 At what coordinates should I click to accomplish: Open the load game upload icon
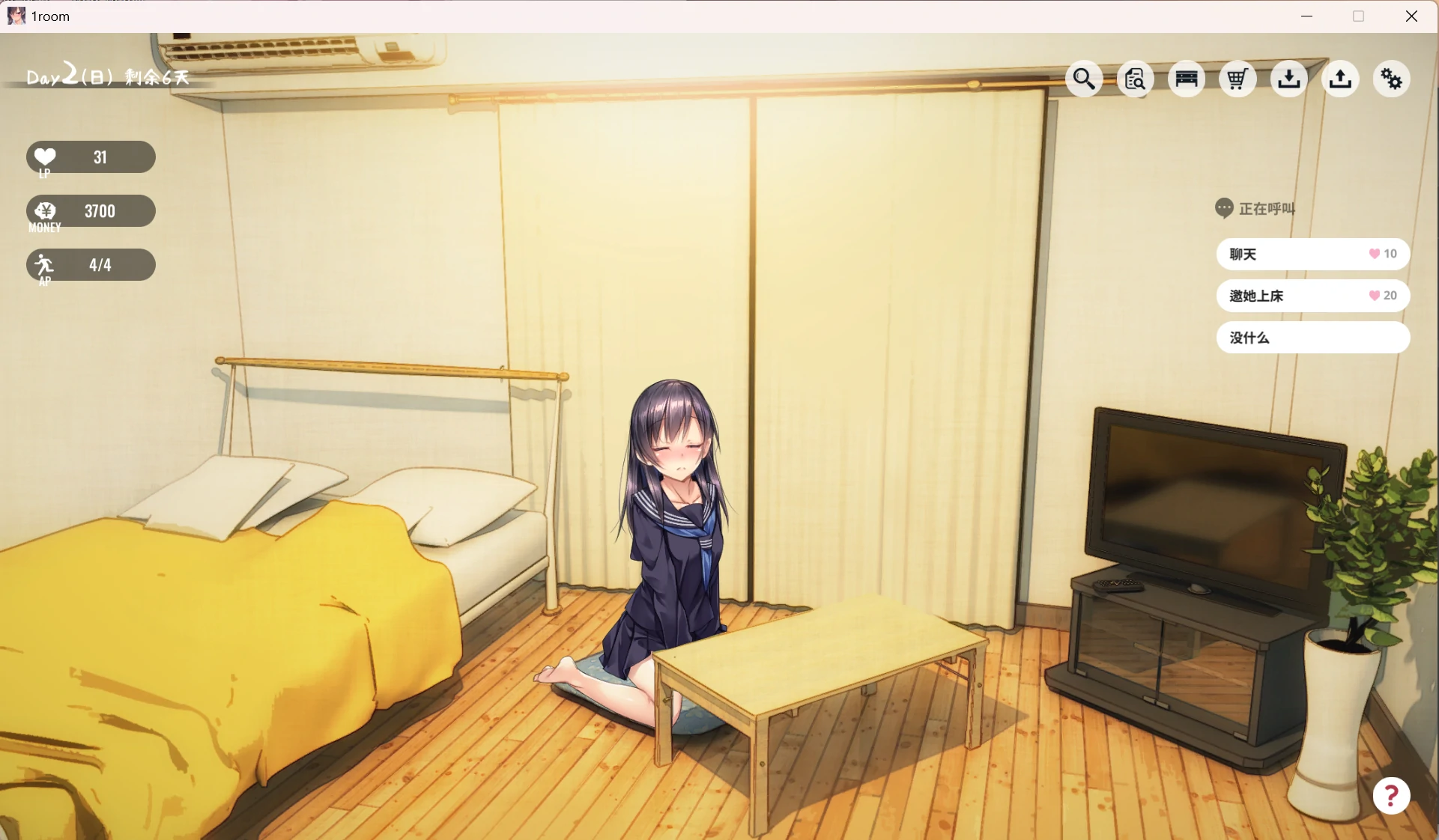click(x=1339, y=79)
